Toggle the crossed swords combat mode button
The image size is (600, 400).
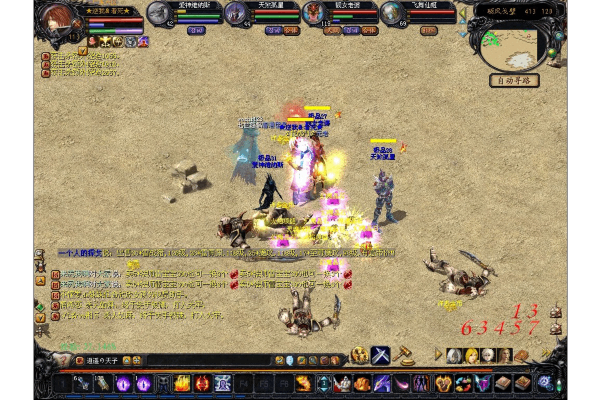(x=381, y=355)
